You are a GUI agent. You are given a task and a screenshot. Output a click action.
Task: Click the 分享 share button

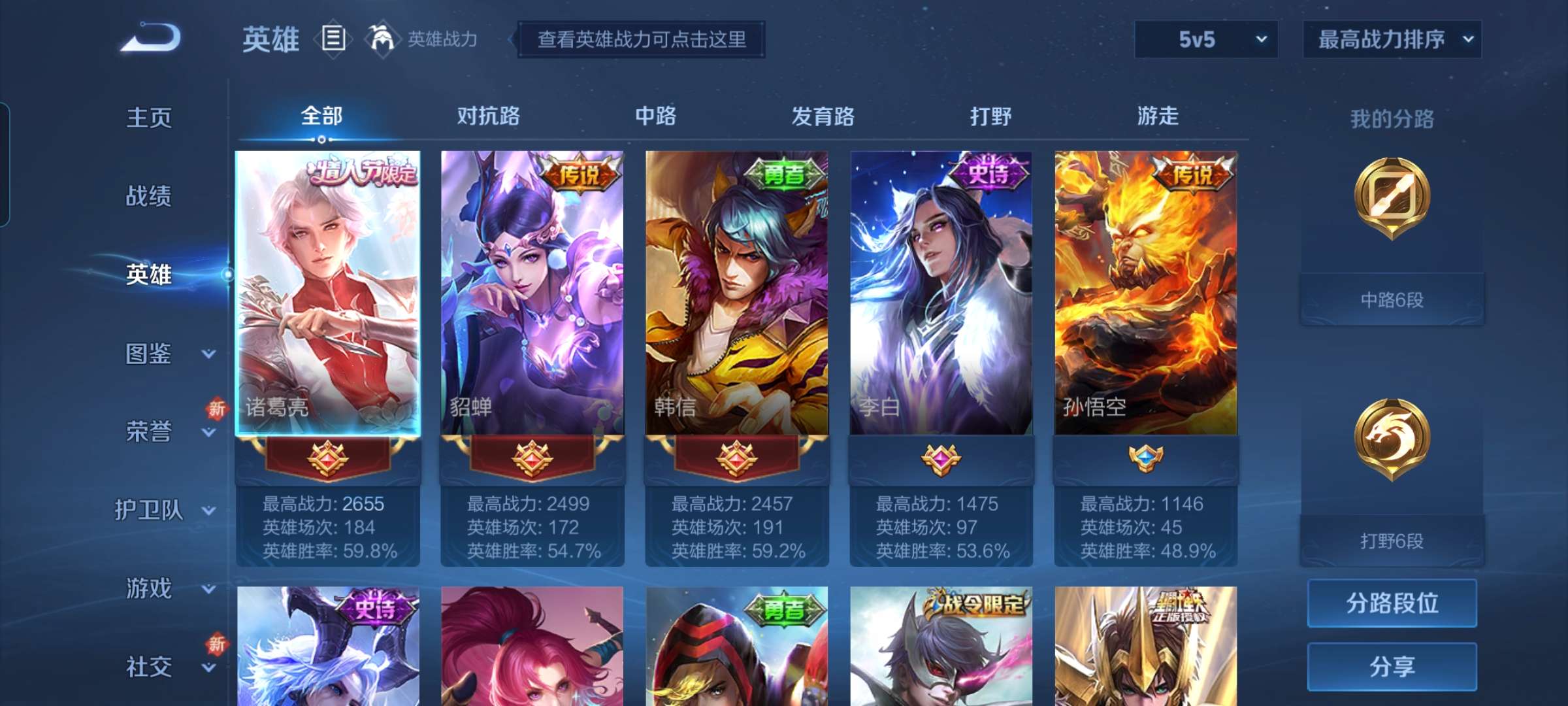click(x=1392, y=665)
